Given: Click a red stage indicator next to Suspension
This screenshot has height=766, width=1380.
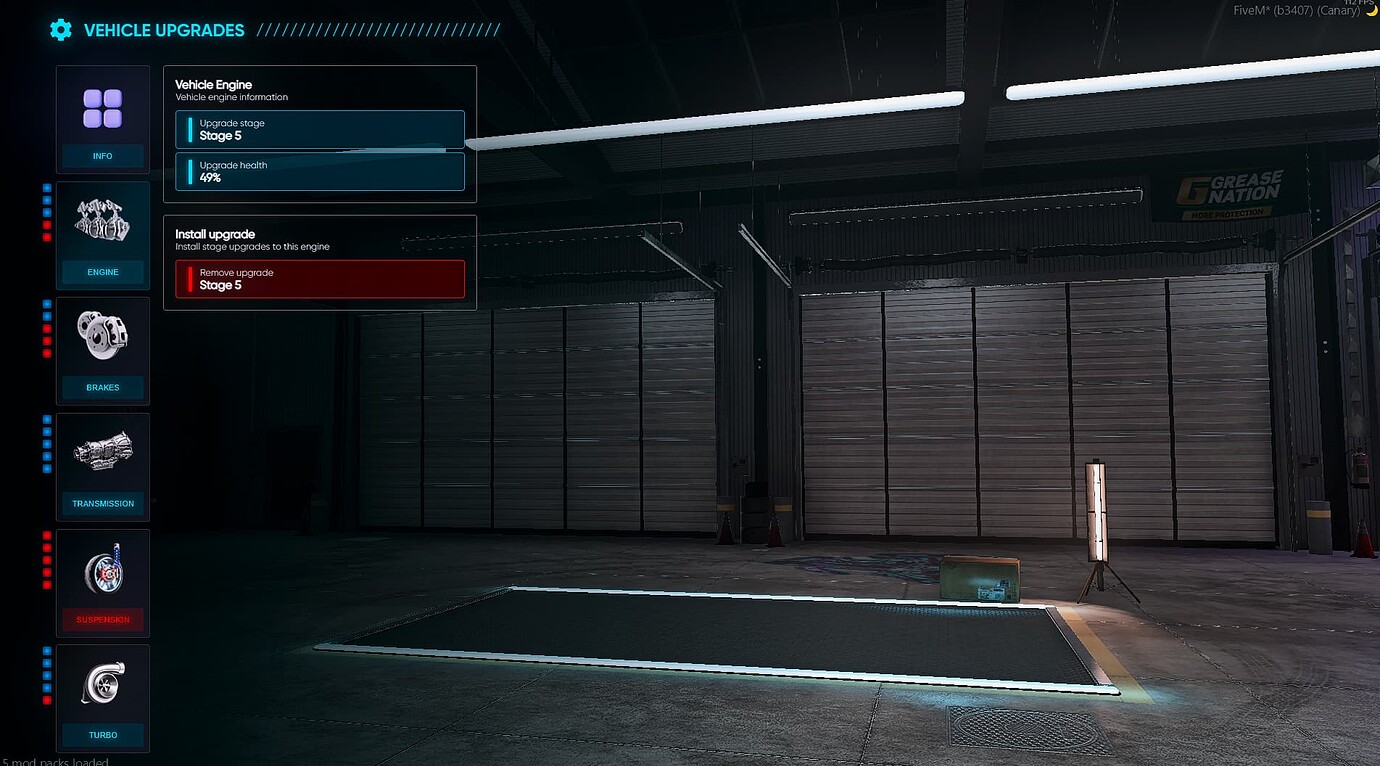Looking at the screenshot, I should click(x=45, y=535).
